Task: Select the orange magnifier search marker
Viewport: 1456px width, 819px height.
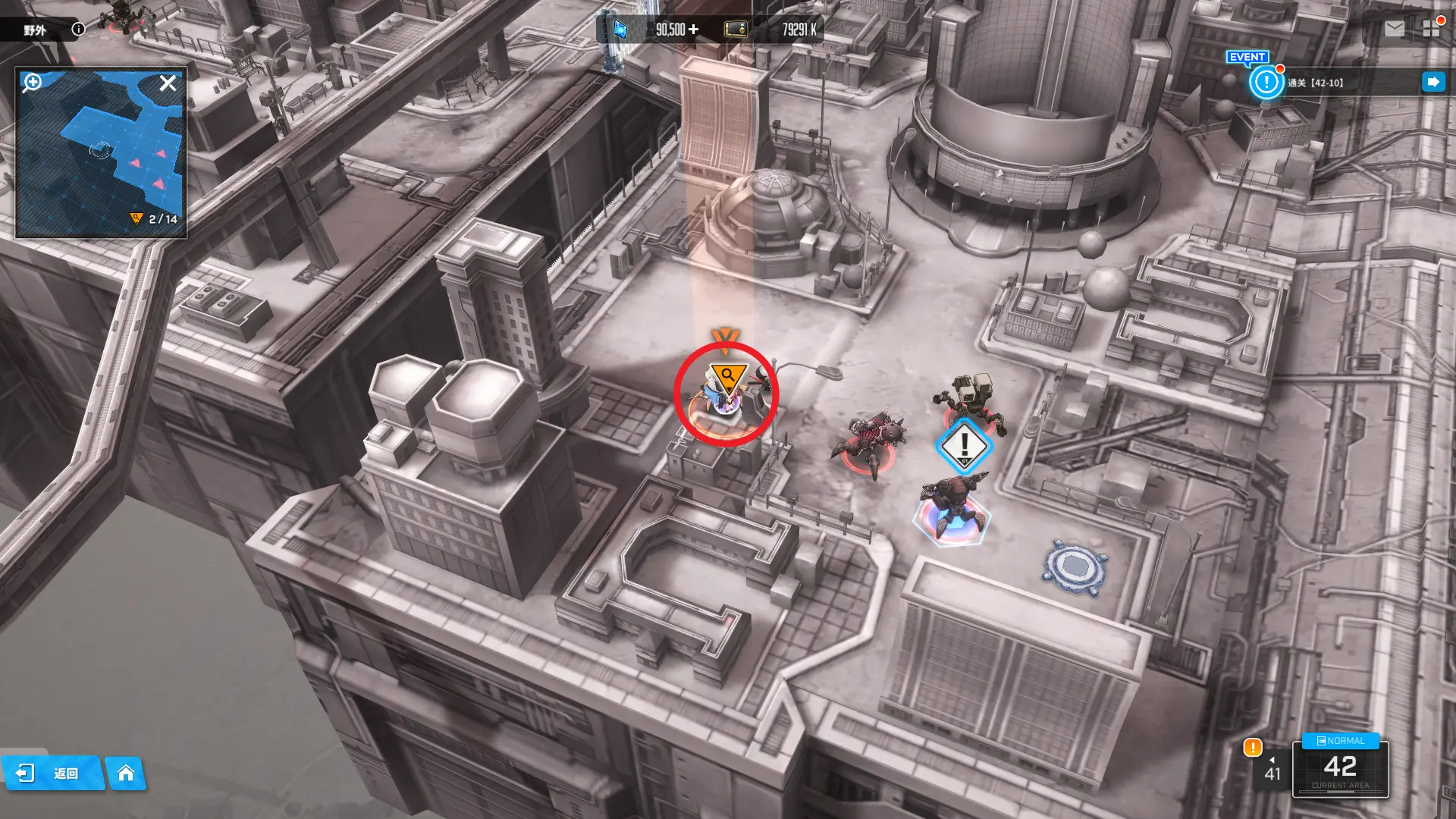Action: 727,375
